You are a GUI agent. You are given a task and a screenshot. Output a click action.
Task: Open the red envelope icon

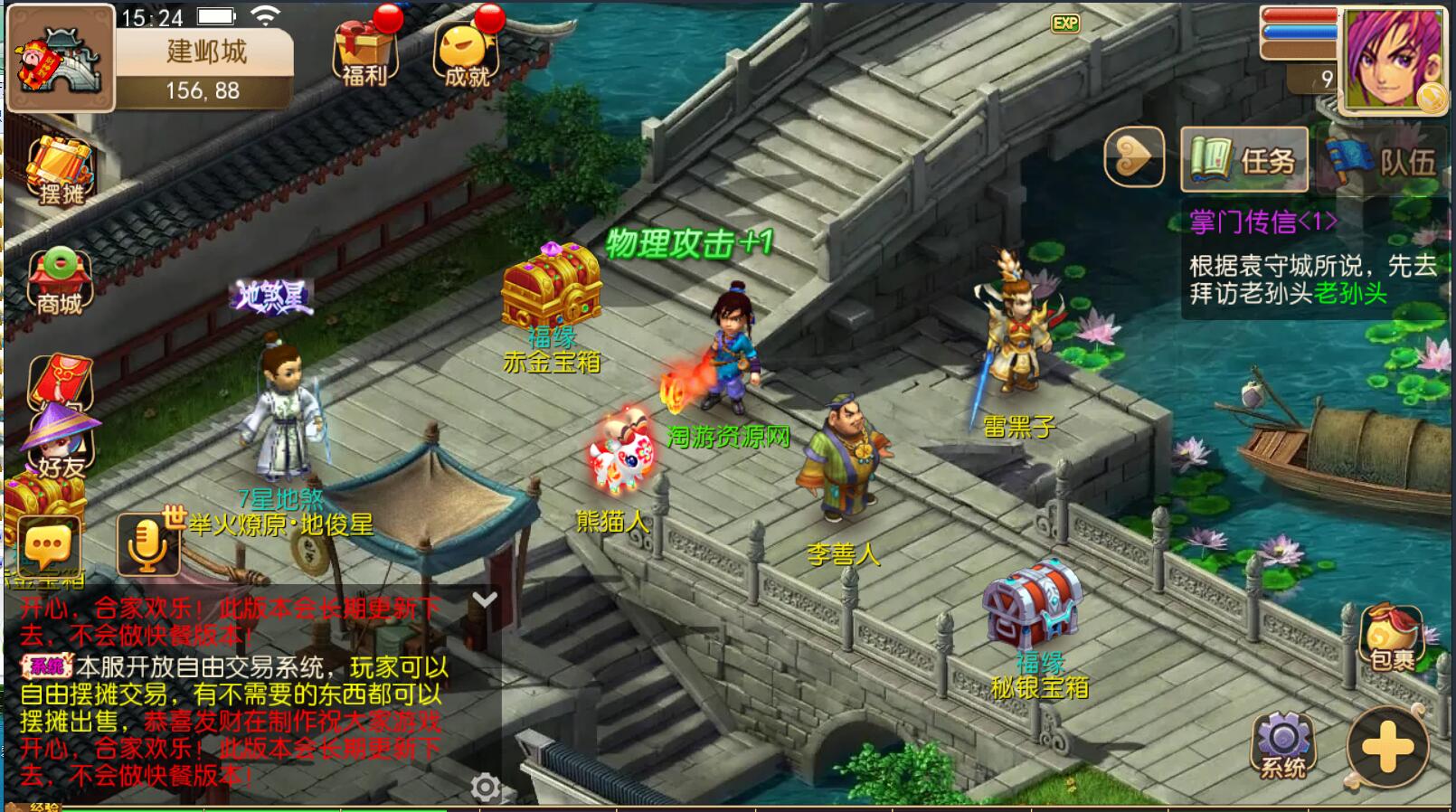59,381
